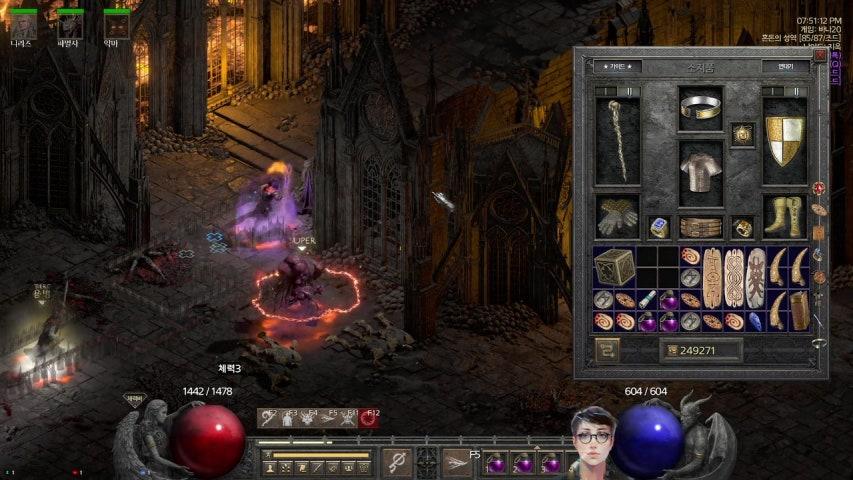
Task: Click the left tab button above the inventory
Action: click(617, 67)
